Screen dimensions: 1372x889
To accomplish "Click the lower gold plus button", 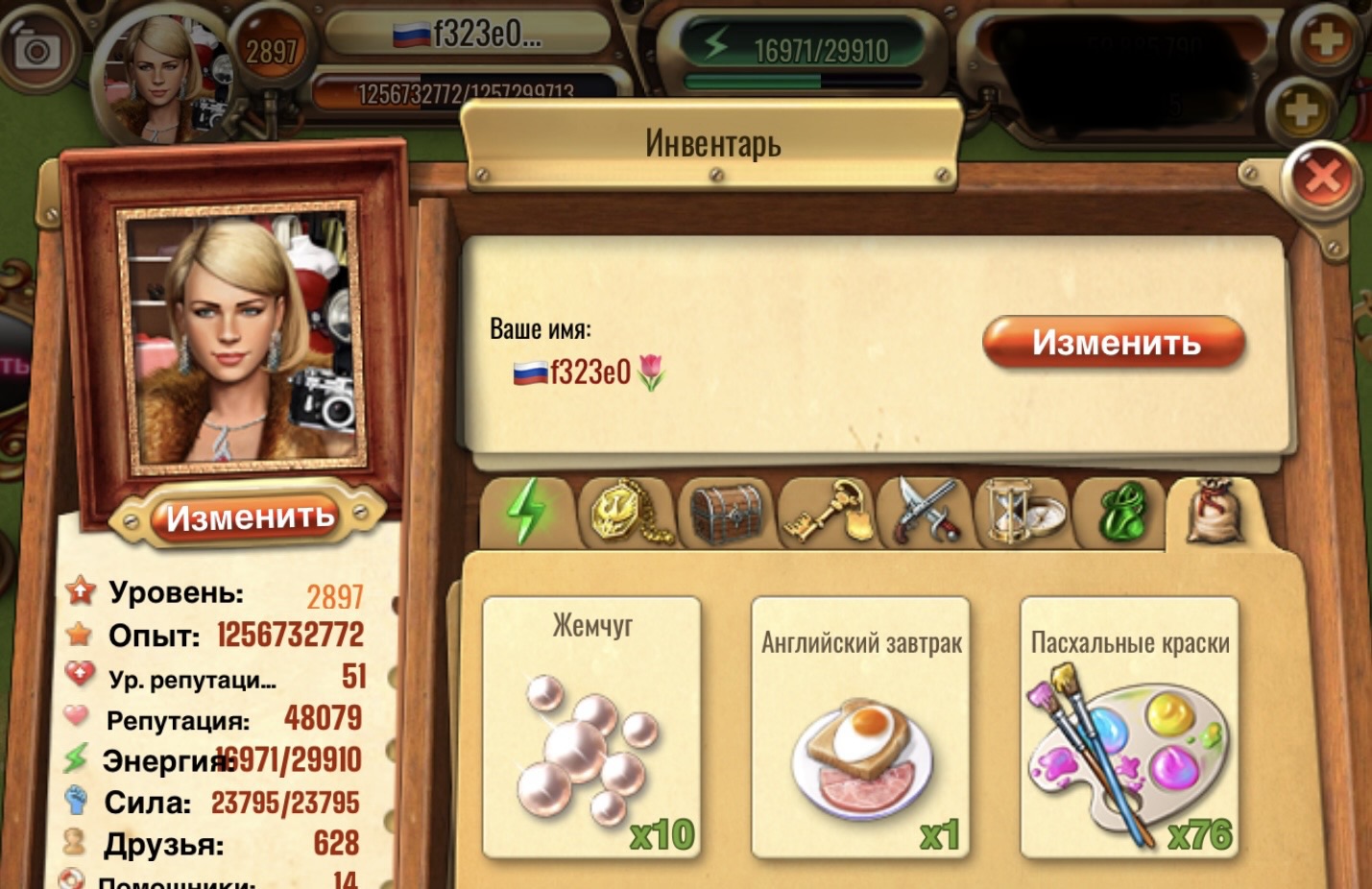I will pos(1301,111).
